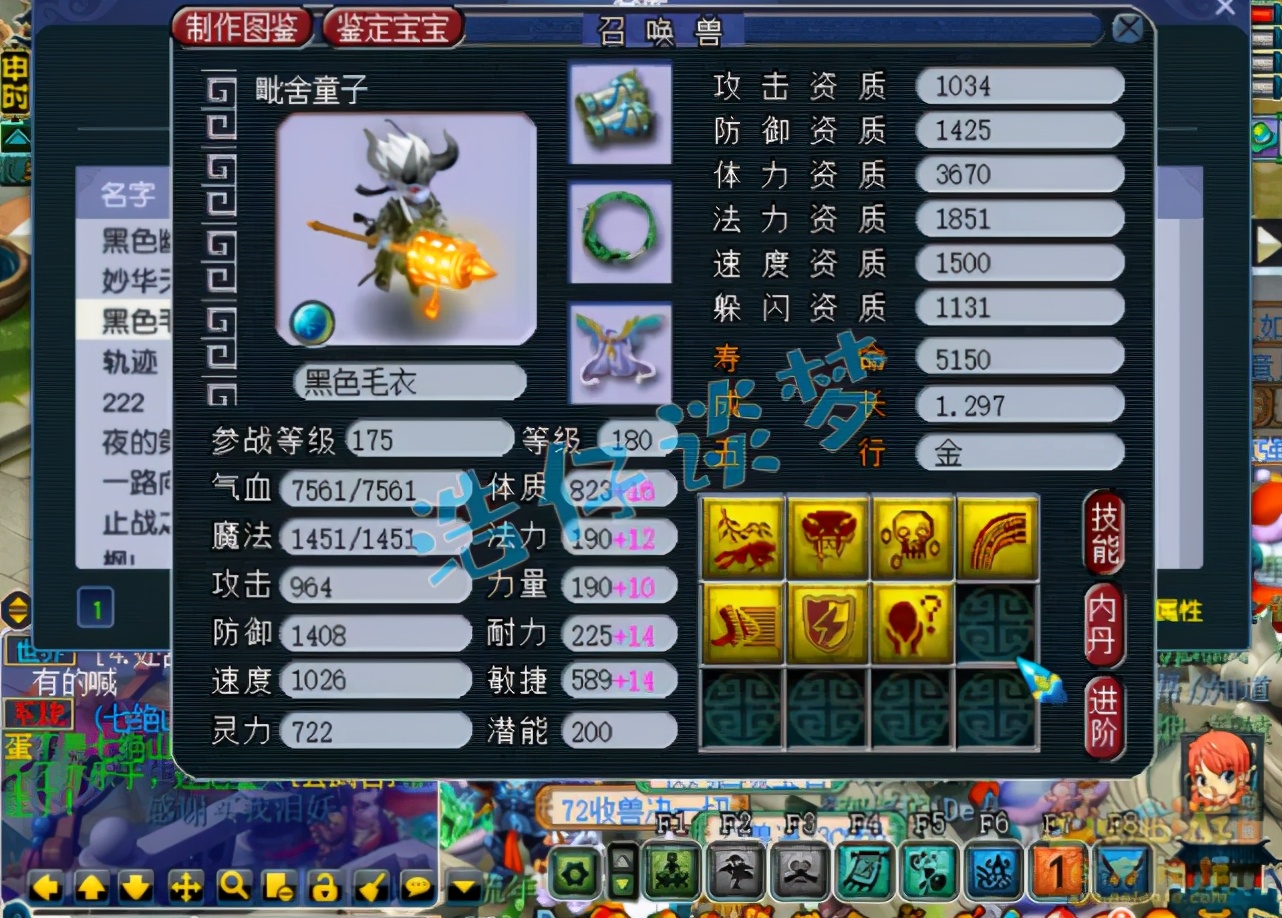Click the 制作图鉴 button
This screenshot has height=918, width=1282.
pos(242,28)
